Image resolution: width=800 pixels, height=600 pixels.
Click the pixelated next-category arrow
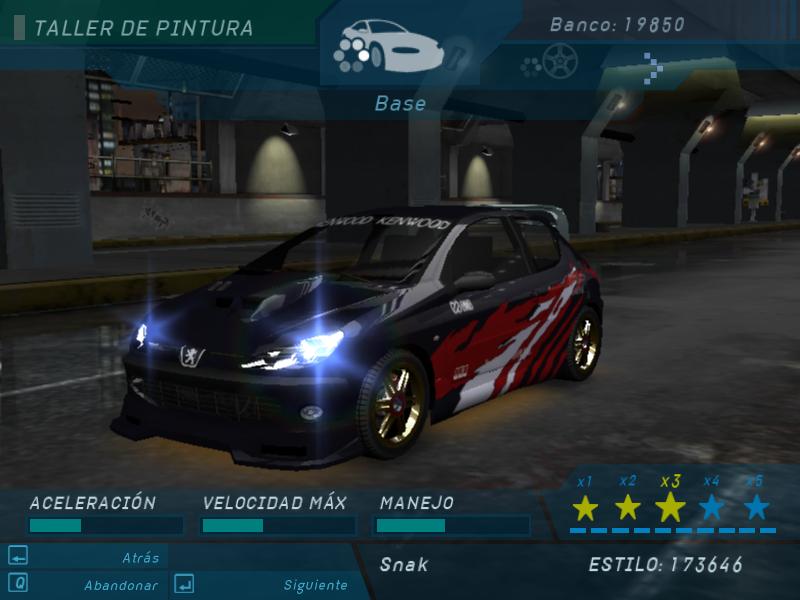click(654, 66)
